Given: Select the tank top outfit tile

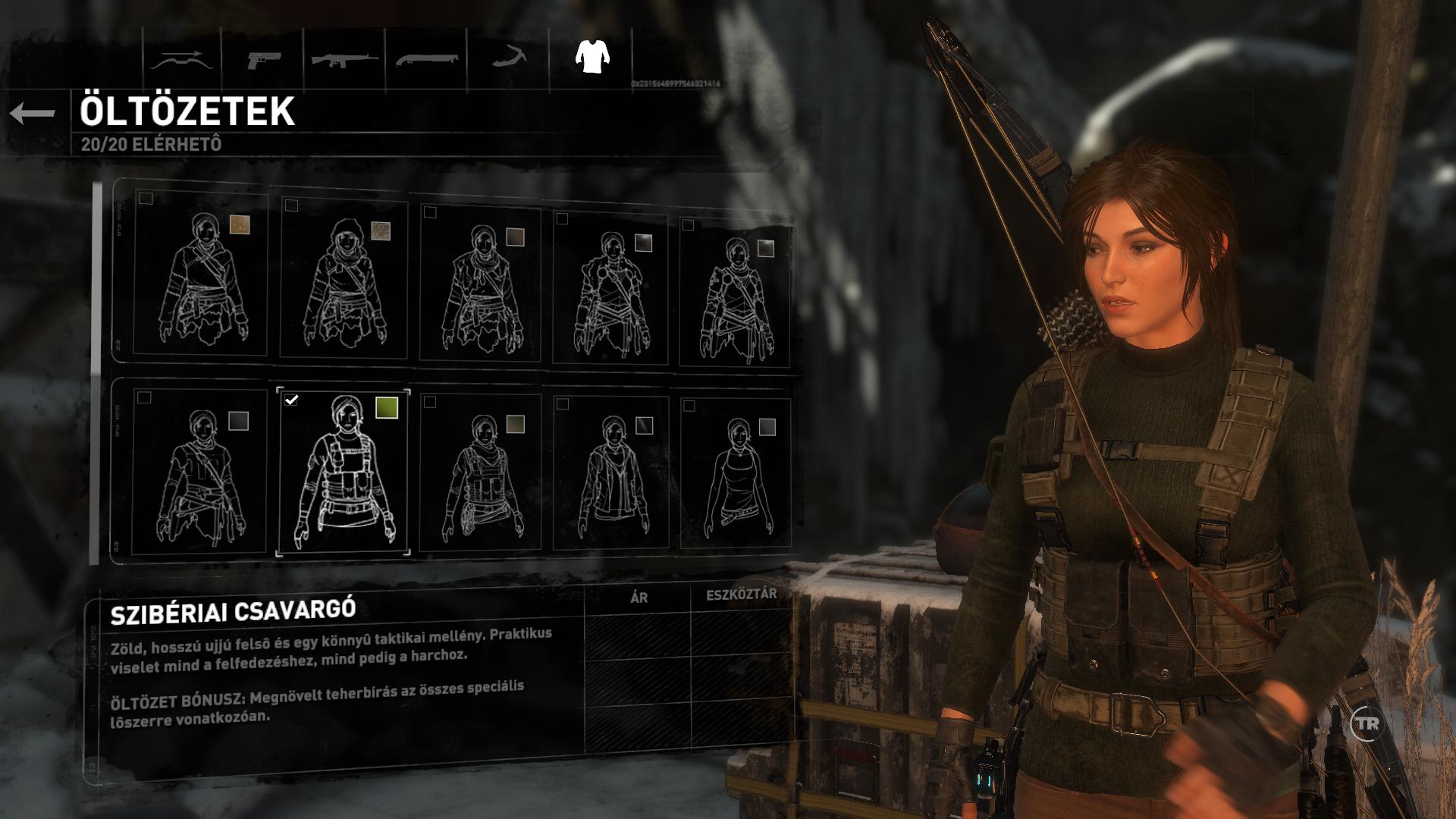Looking at the screenshot, I should (x=735, y=474).
